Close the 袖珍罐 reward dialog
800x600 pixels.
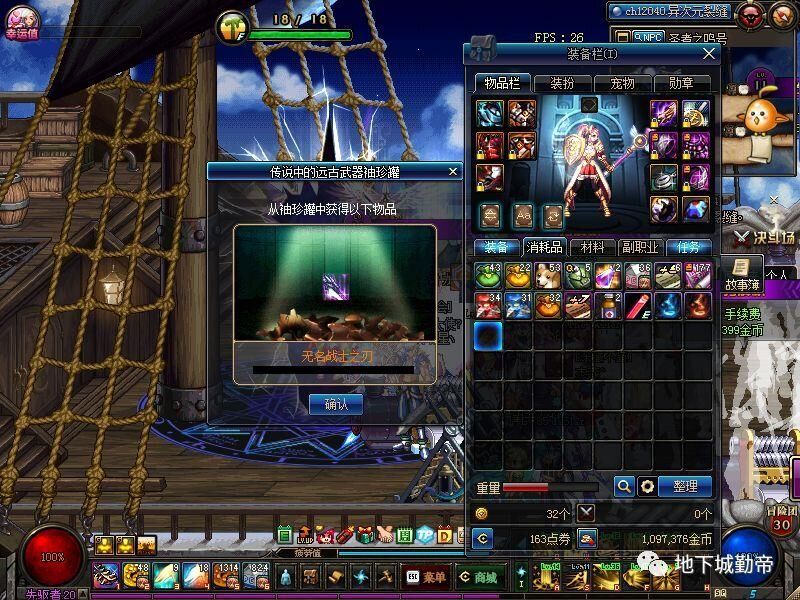click(x=453, y=172)
